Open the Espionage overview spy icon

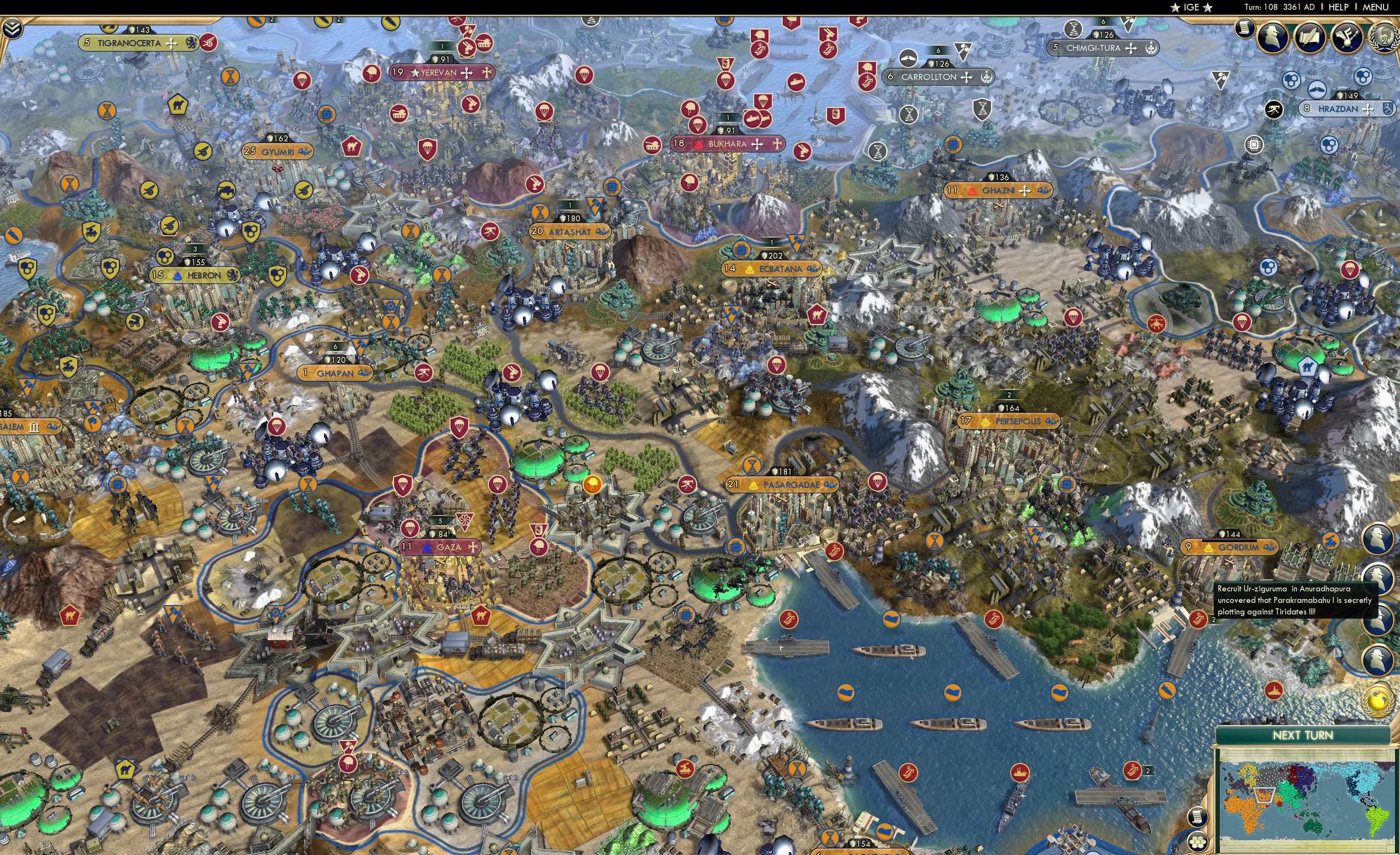pyautogui.click(x=1274, y=38)
